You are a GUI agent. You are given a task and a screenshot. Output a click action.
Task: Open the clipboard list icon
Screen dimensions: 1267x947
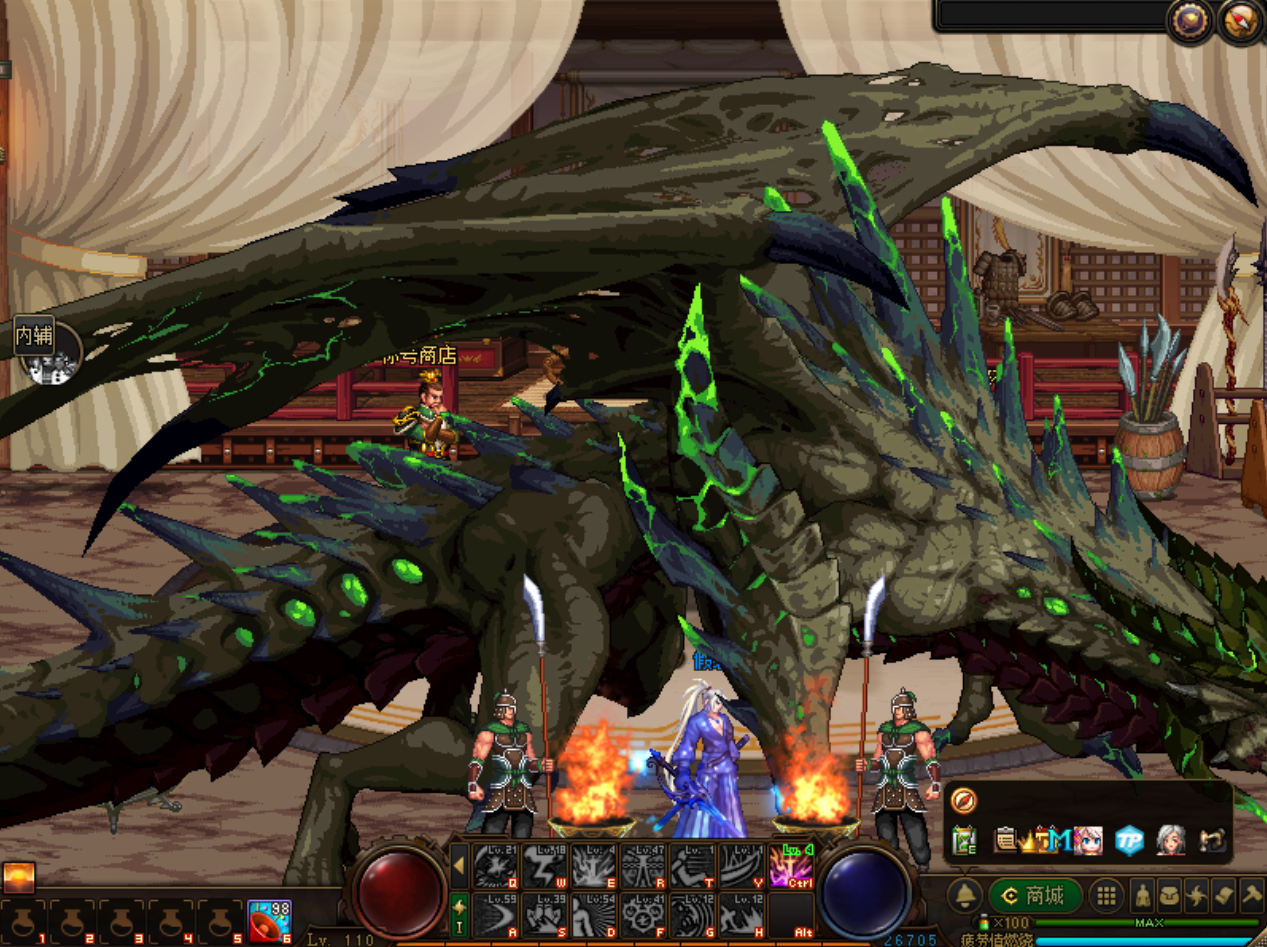pyautogui.click(x=1006, y=840)
